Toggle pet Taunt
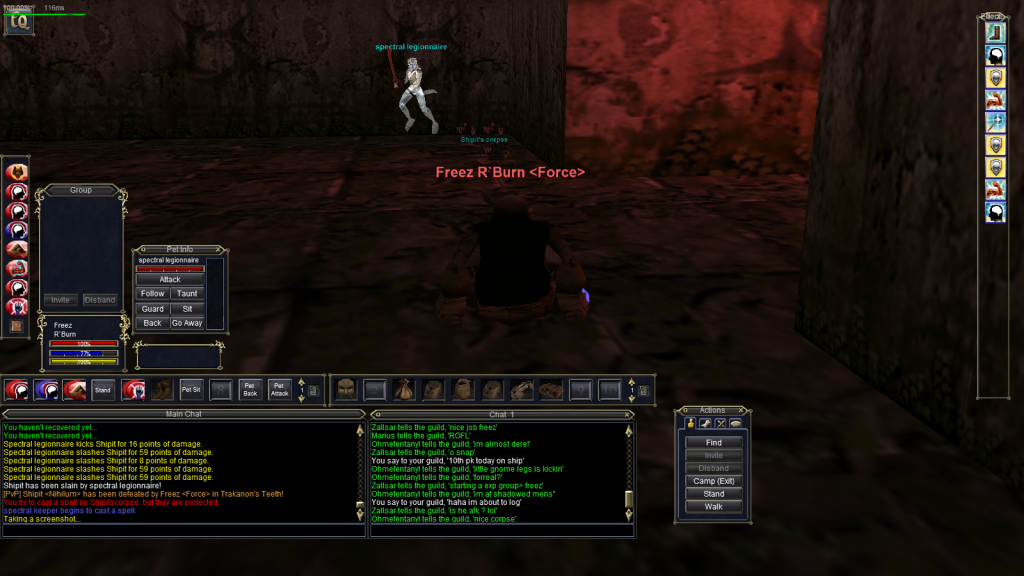 (x=187, y=294)
